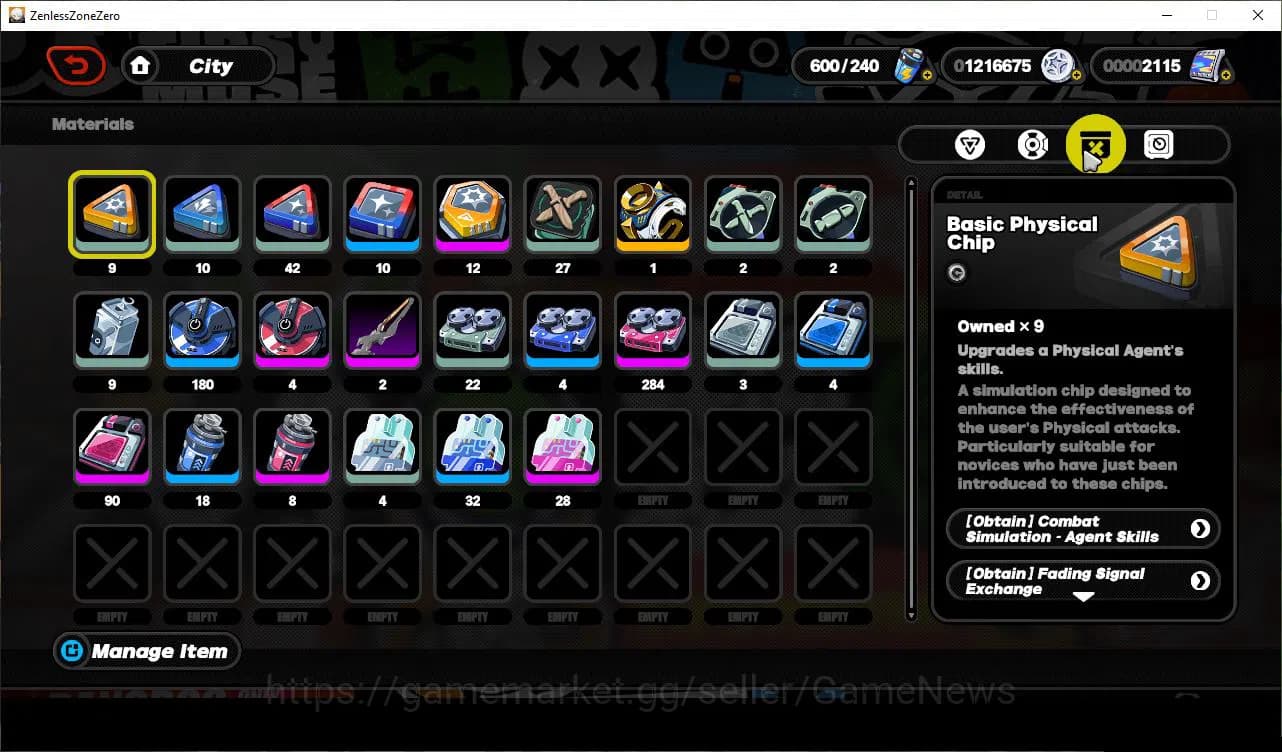
Task: Select the highlighted Materials category icon
Action: tap(1095, 145)
